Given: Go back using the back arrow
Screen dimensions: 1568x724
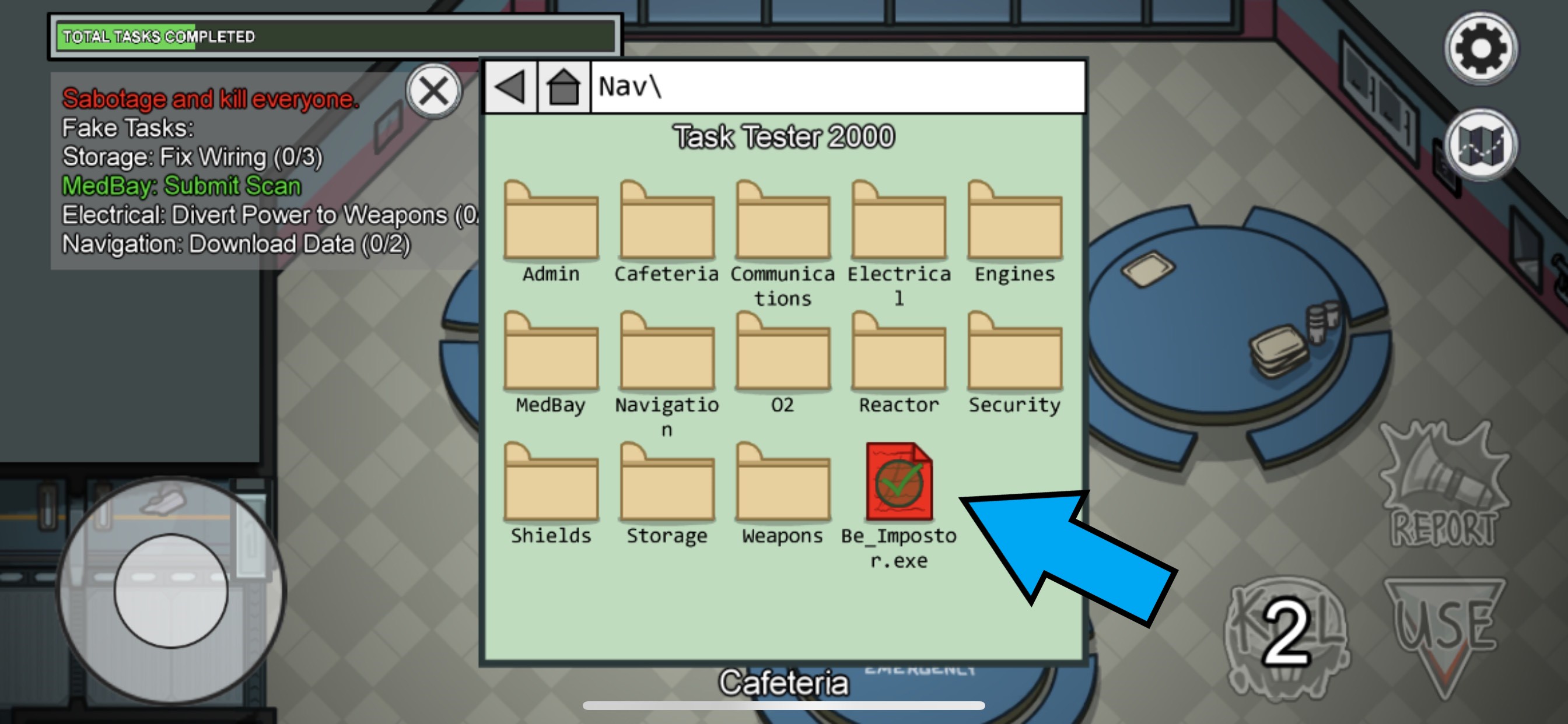Looking at the screenshot, I should (510, 89).
